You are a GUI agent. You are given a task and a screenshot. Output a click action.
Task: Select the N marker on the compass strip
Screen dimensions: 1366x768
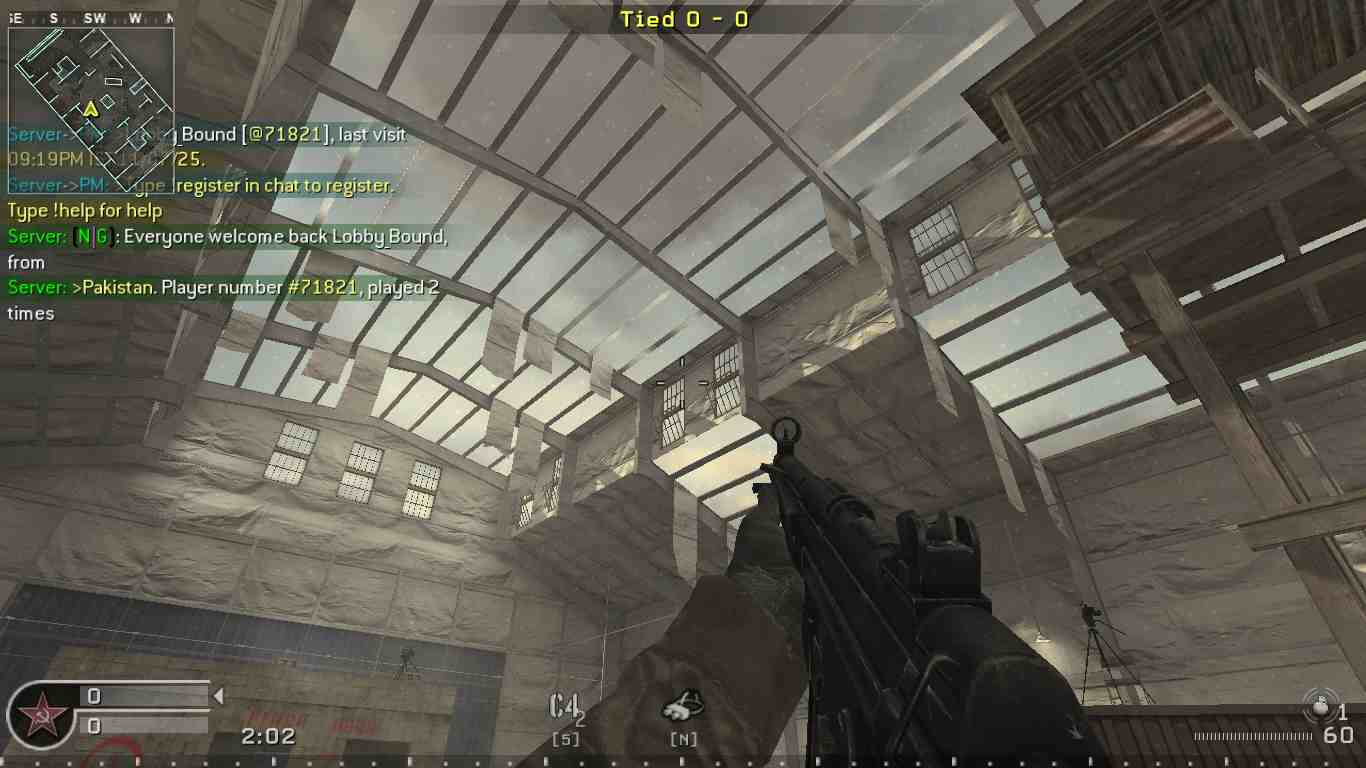point(173,17)
